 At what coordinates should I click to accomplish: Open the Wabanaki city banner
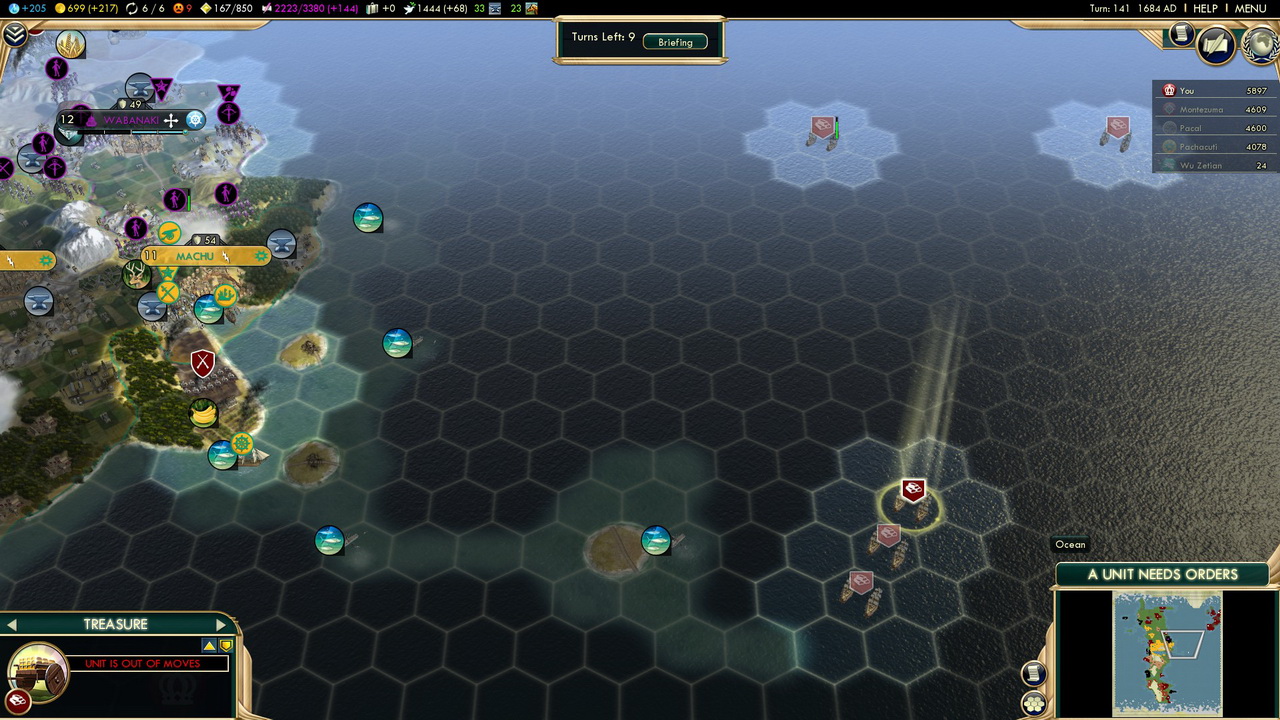point(131,120)
